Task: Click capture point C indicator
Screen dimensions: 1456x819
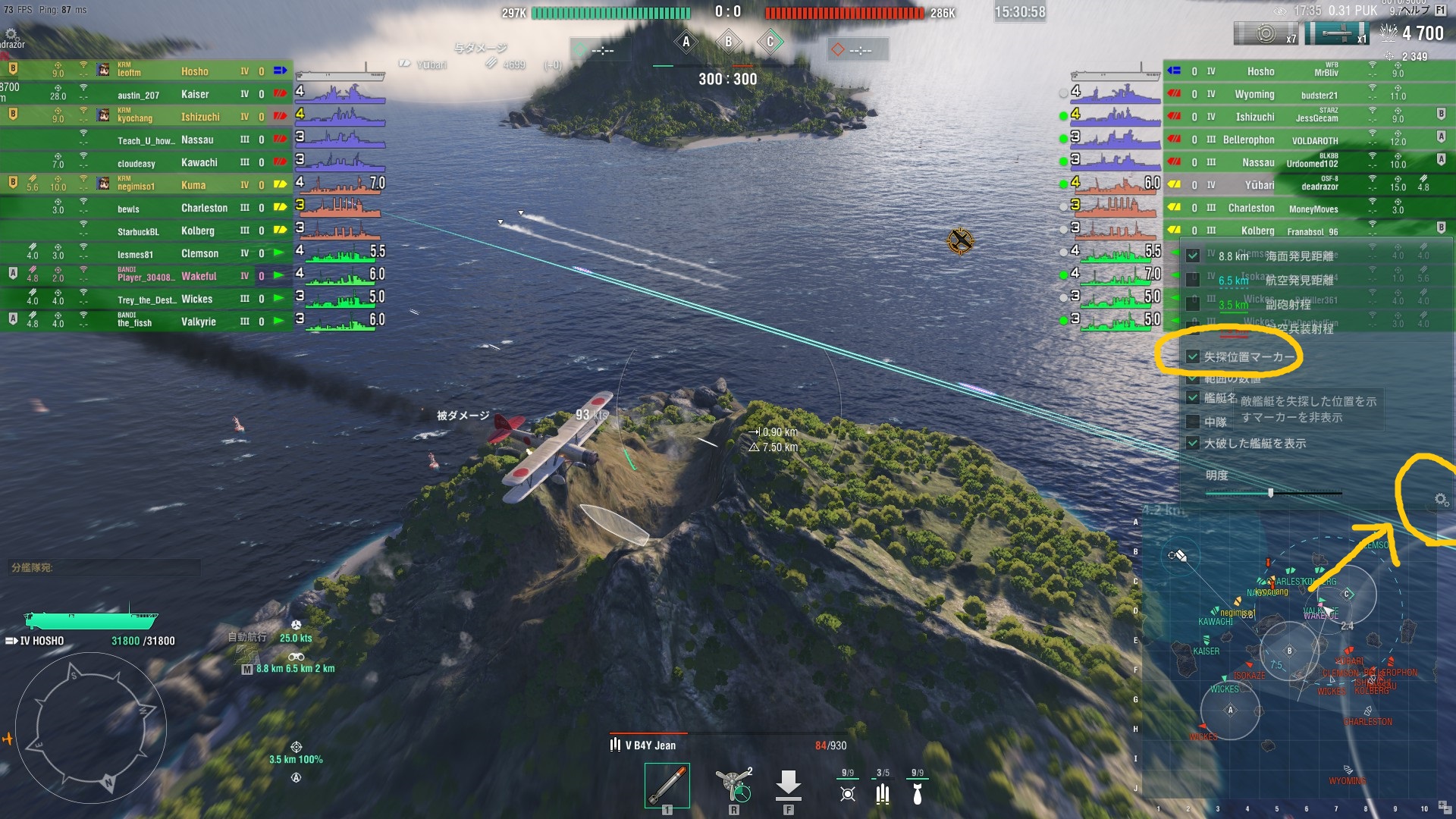Action: (770, 42)
